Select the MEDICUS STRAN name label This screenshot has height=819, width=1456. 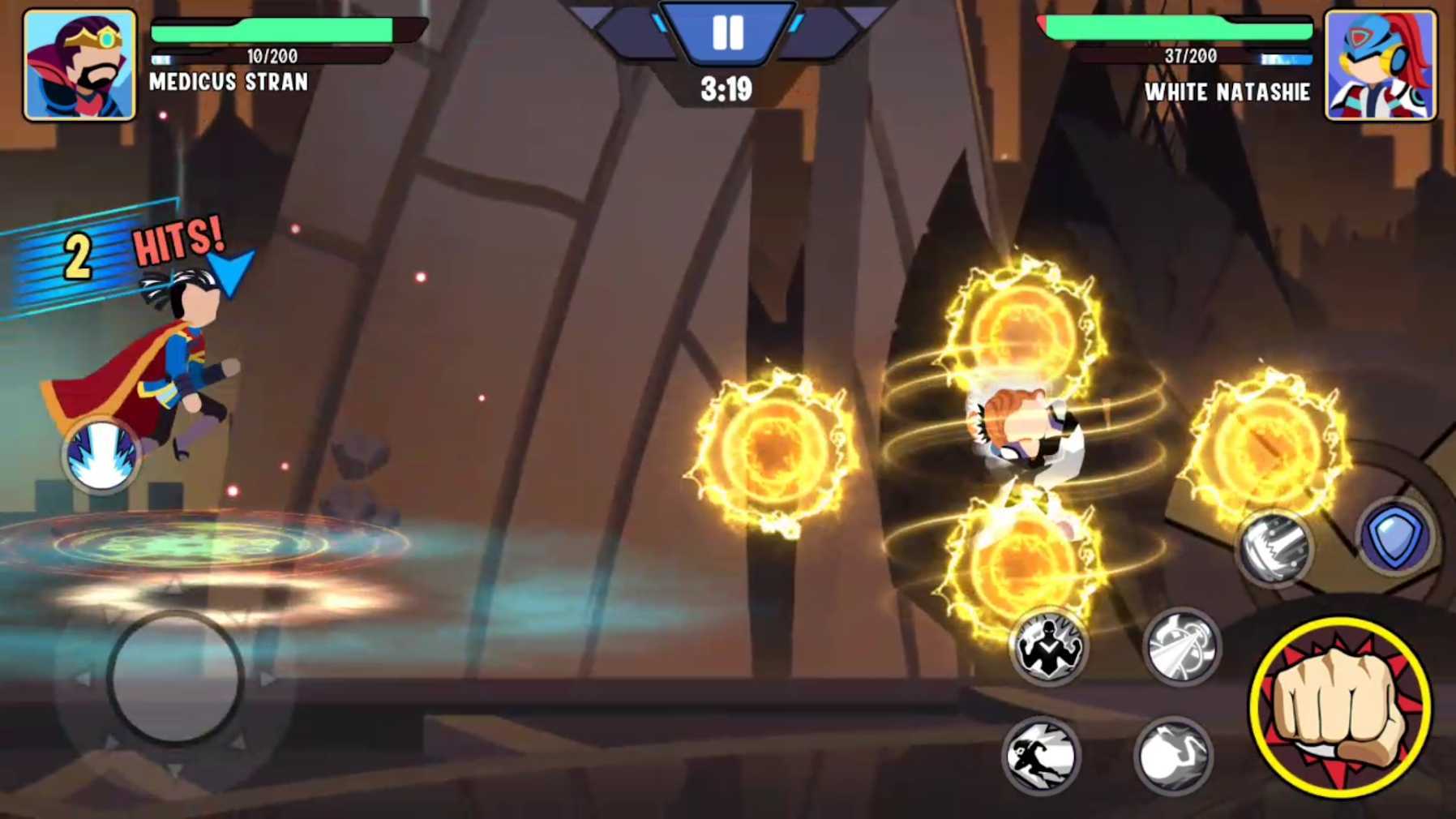(x=228, y=81)
